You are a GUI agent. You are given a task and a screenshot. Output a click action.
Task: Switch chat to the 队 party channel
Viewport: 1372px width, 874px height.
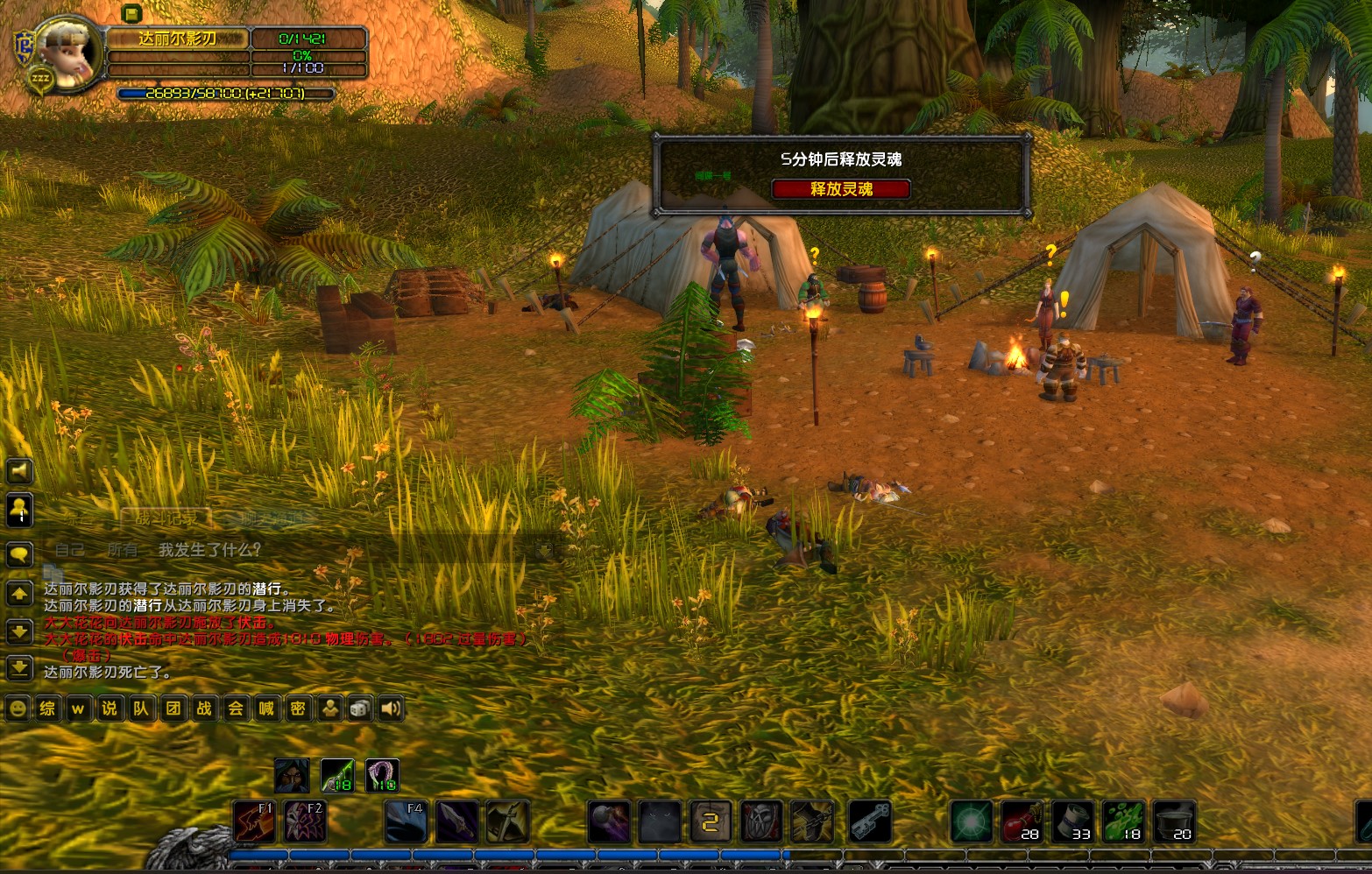(141, 708)
